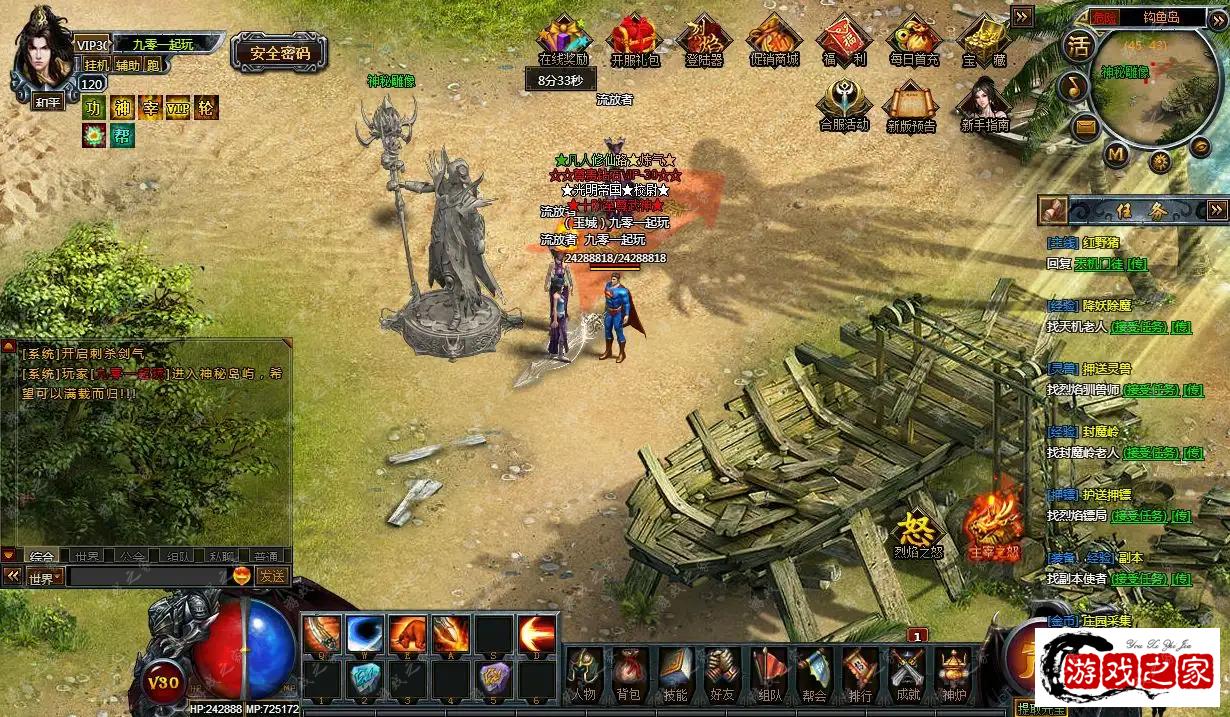The image size is (1230, 717).
Task: Open the 每日首充 daily recharge icon
Action: pos(914,40)
